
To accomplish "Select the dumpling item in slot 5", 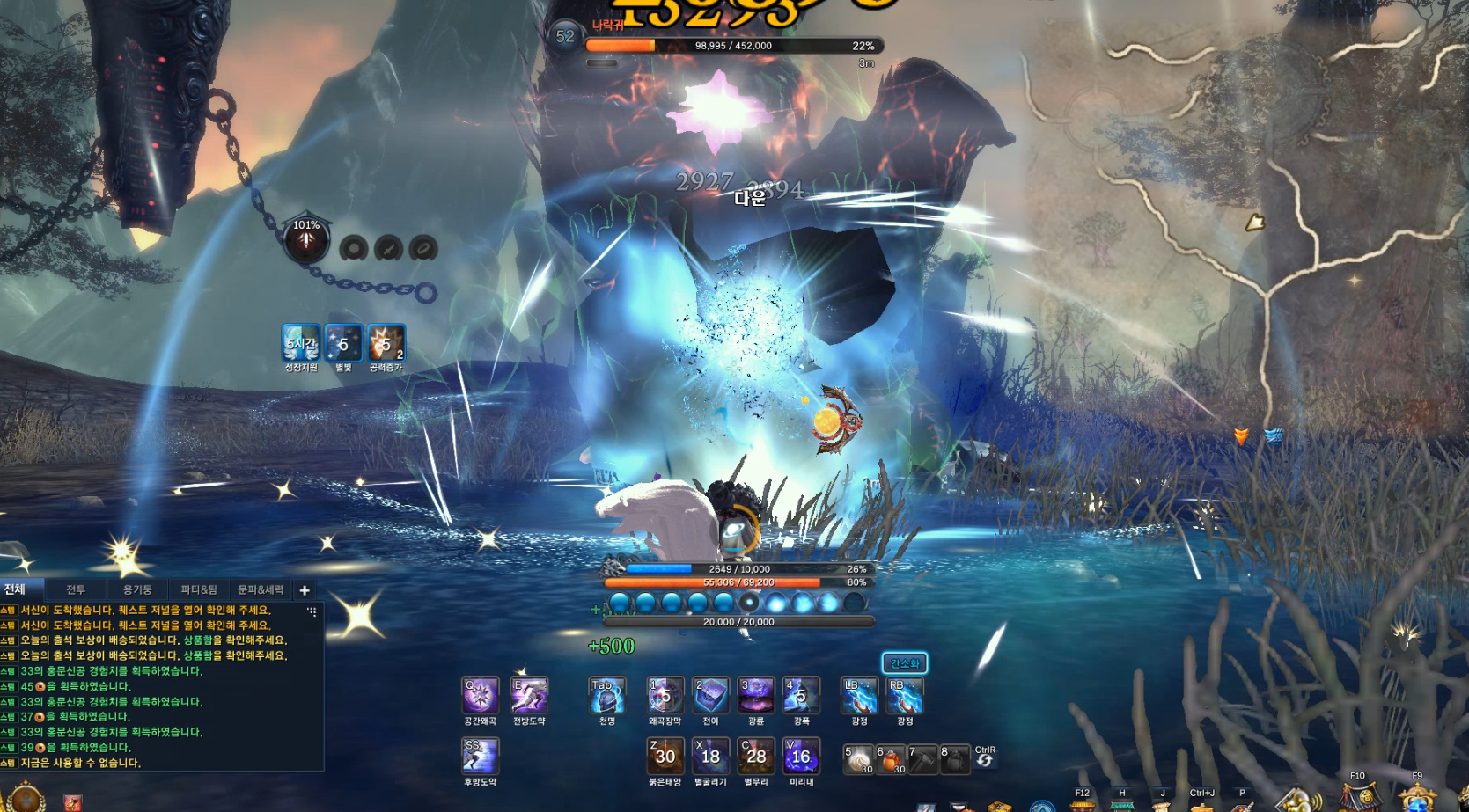I will 858,759.
